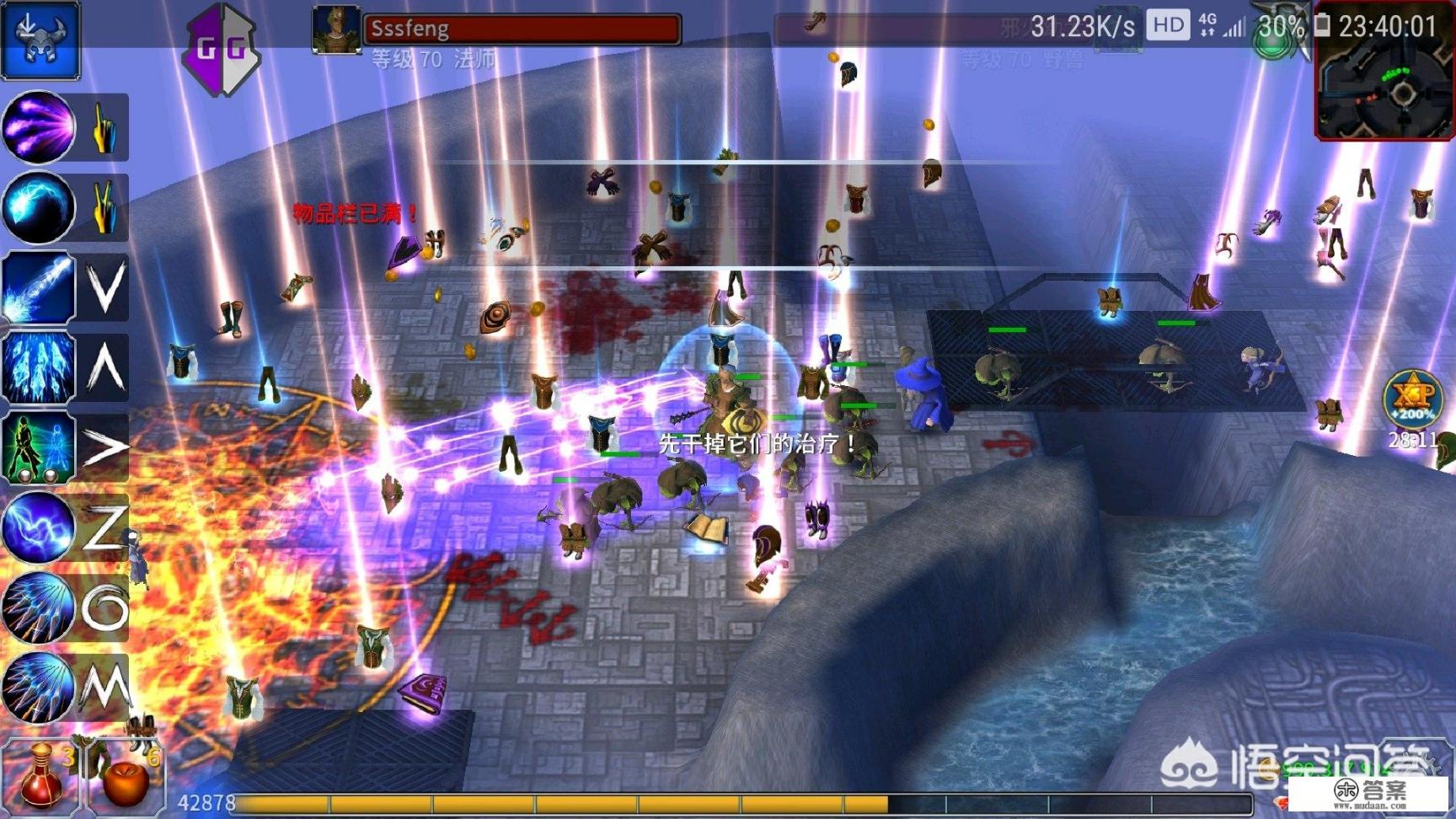Use the ice comet skill

39,288
